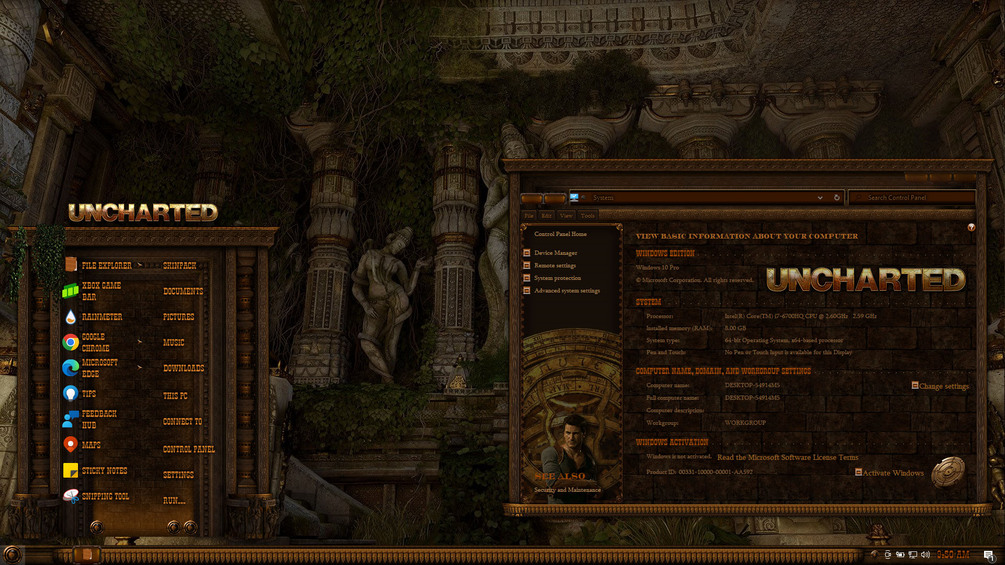Open Sticky Notes

click(x=104, y=471)
